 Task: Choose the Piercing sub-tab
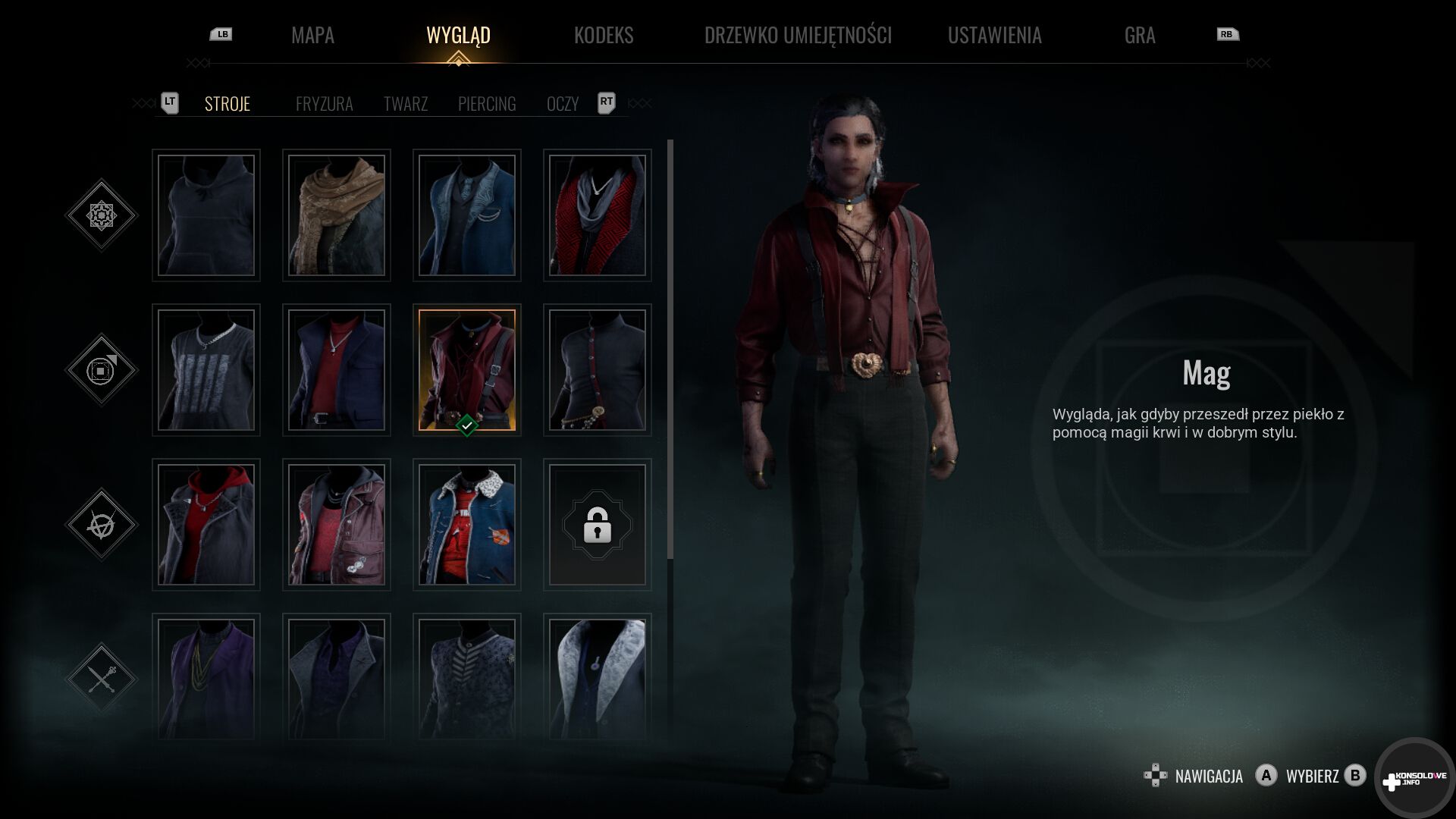click(x=487, y=104)
